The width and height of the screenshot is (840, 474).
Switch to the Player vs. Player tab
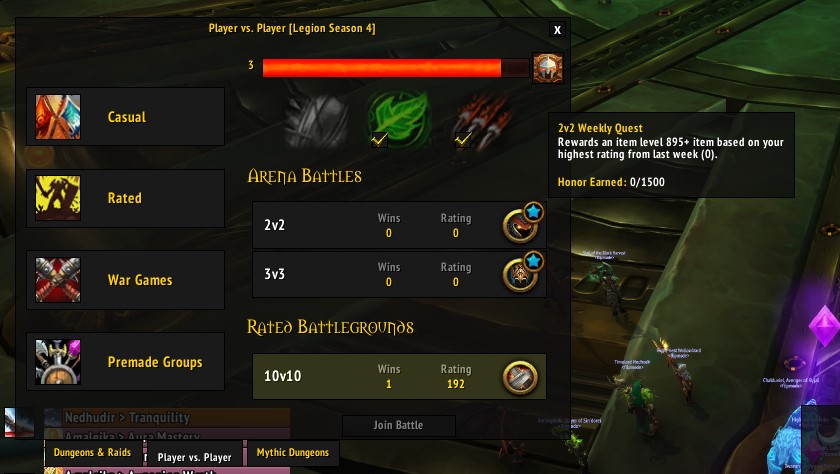tap(195, 456)
